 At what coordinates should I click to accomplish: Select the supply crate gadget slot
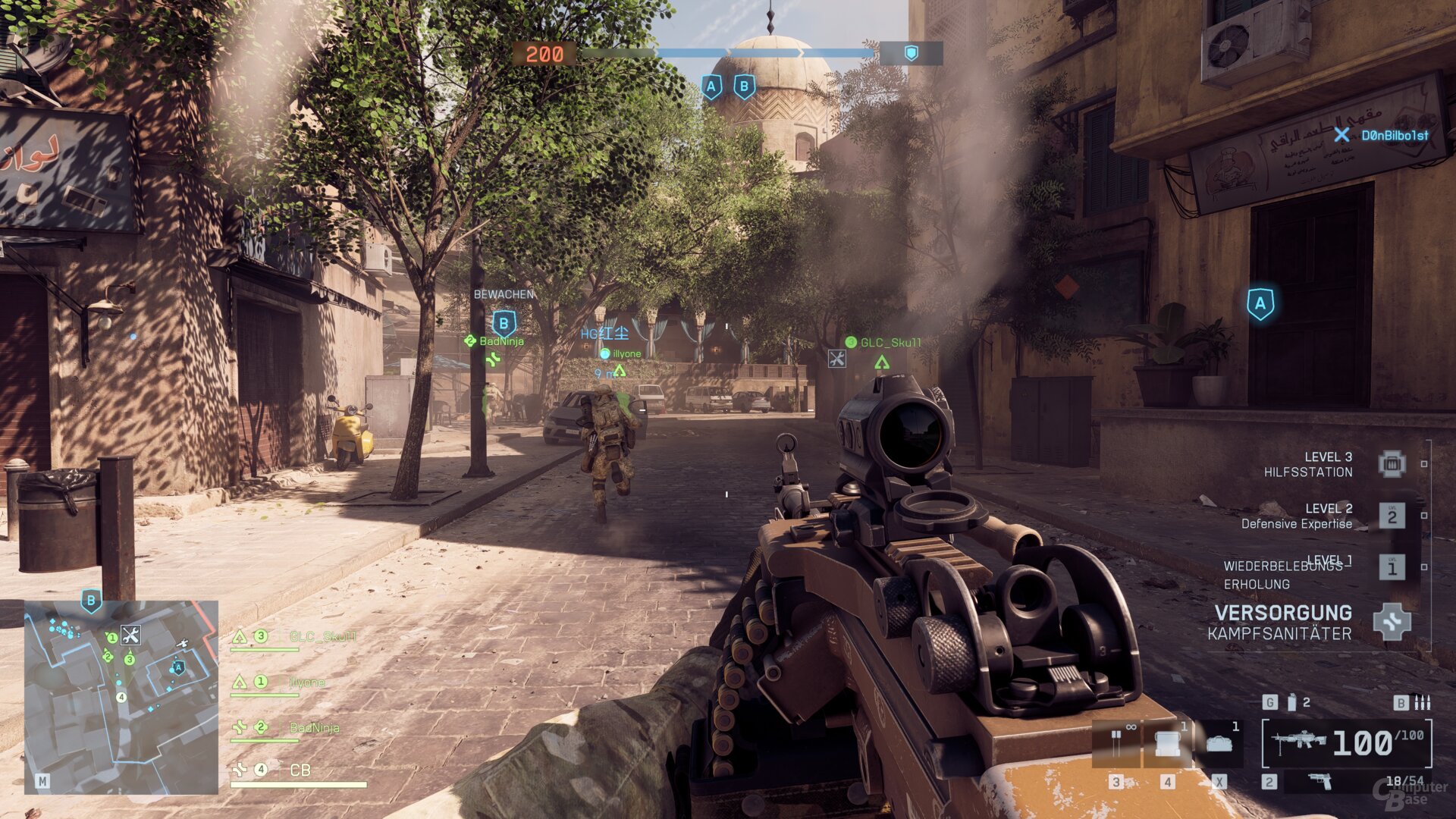point(1167,743)
